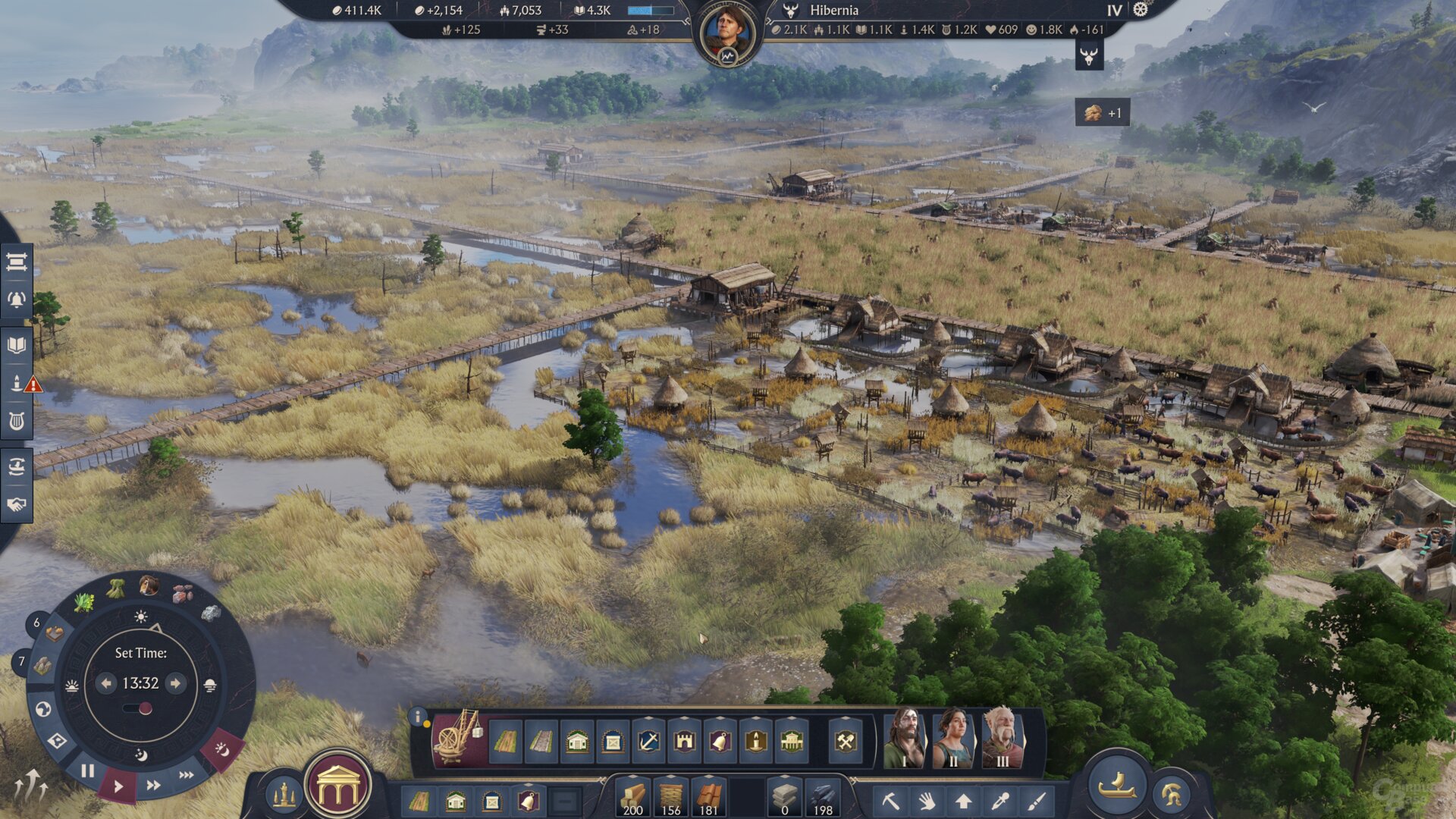Set game speed to double fast-forward
The image size is (1456, 819).
153,785
